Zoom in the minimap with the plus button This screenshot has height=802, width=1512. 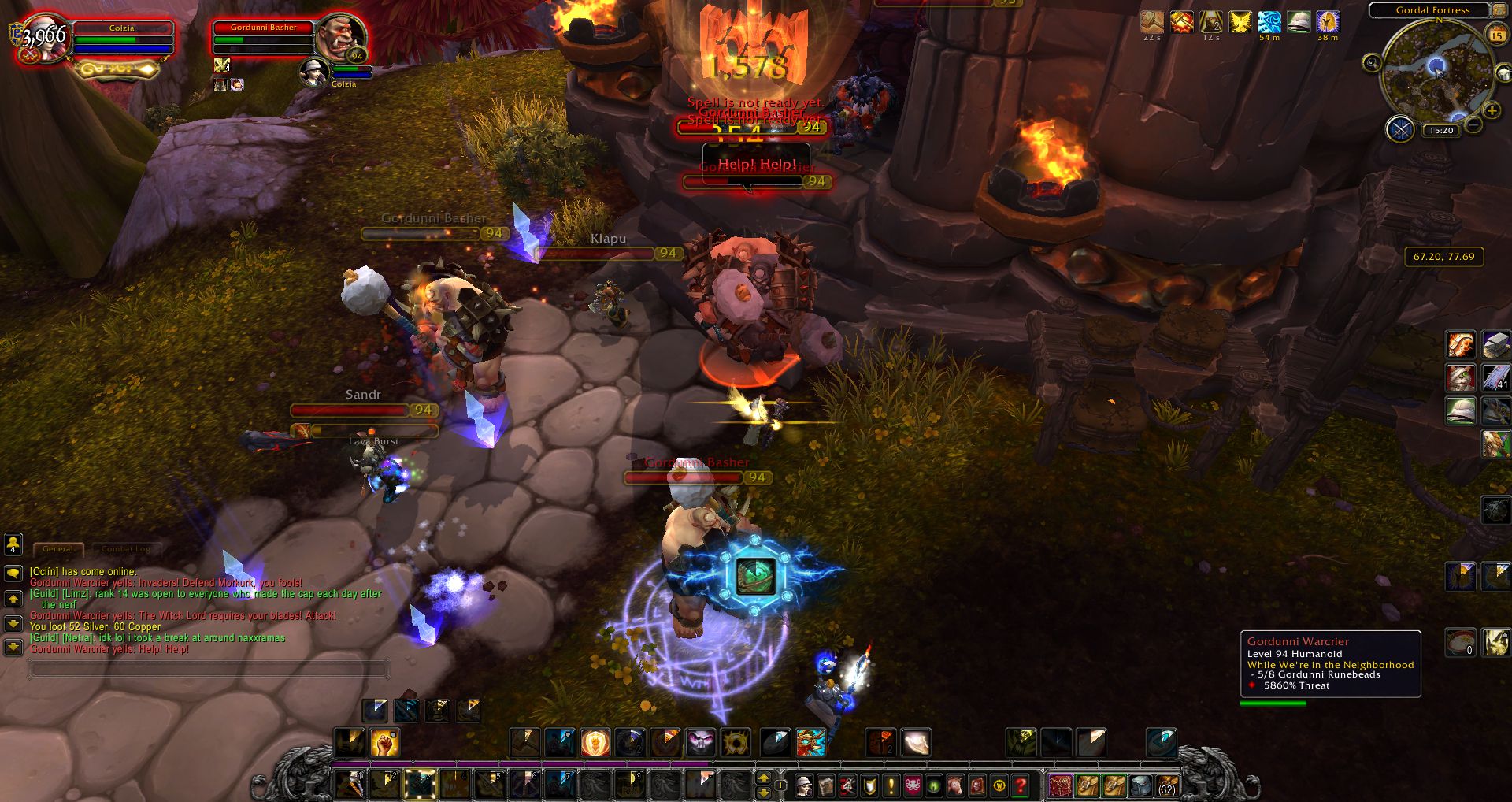coord(1492,111)
